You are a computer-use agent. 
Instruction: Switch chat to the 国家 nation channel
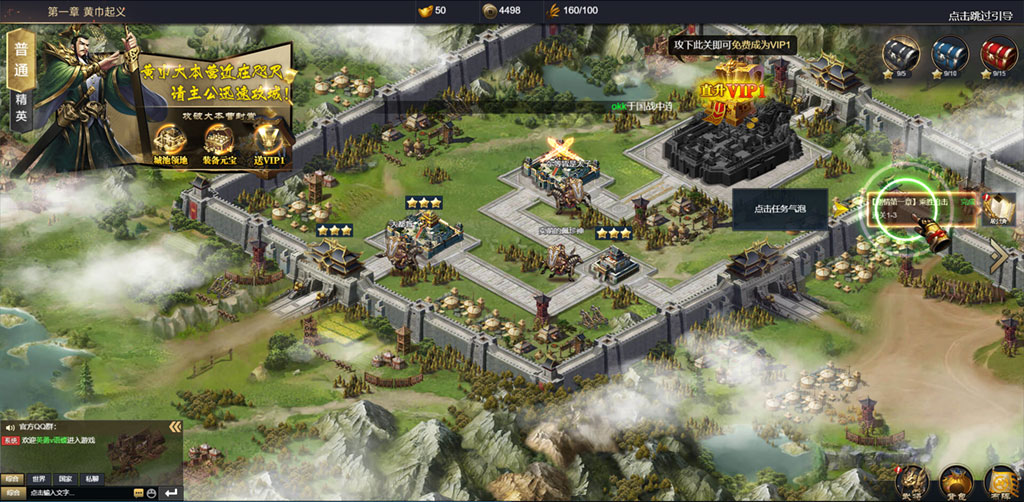(x=65, y=479)
